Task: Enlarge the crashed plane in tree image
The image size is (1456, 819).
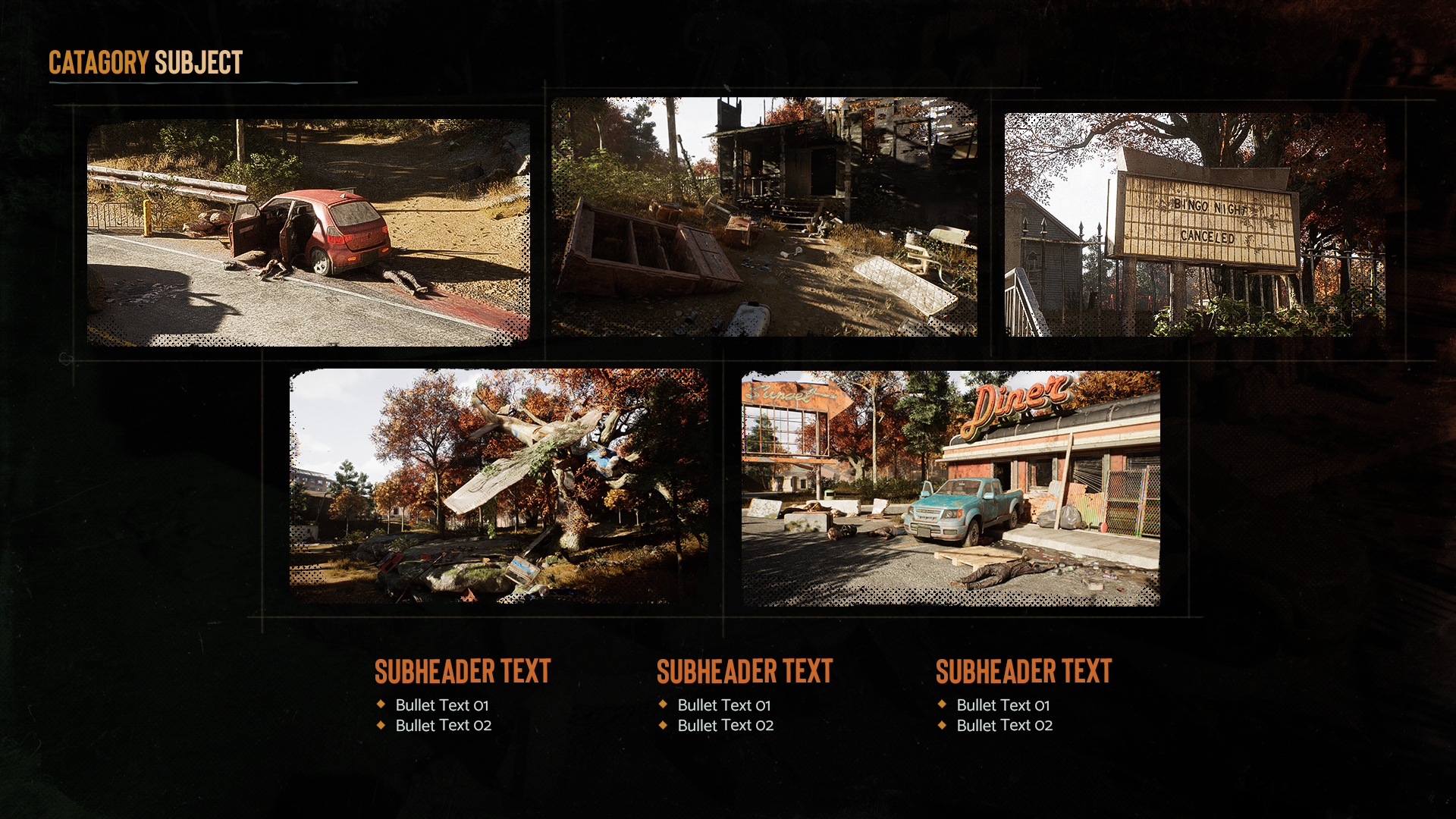Action: click(x=498, y=486)
